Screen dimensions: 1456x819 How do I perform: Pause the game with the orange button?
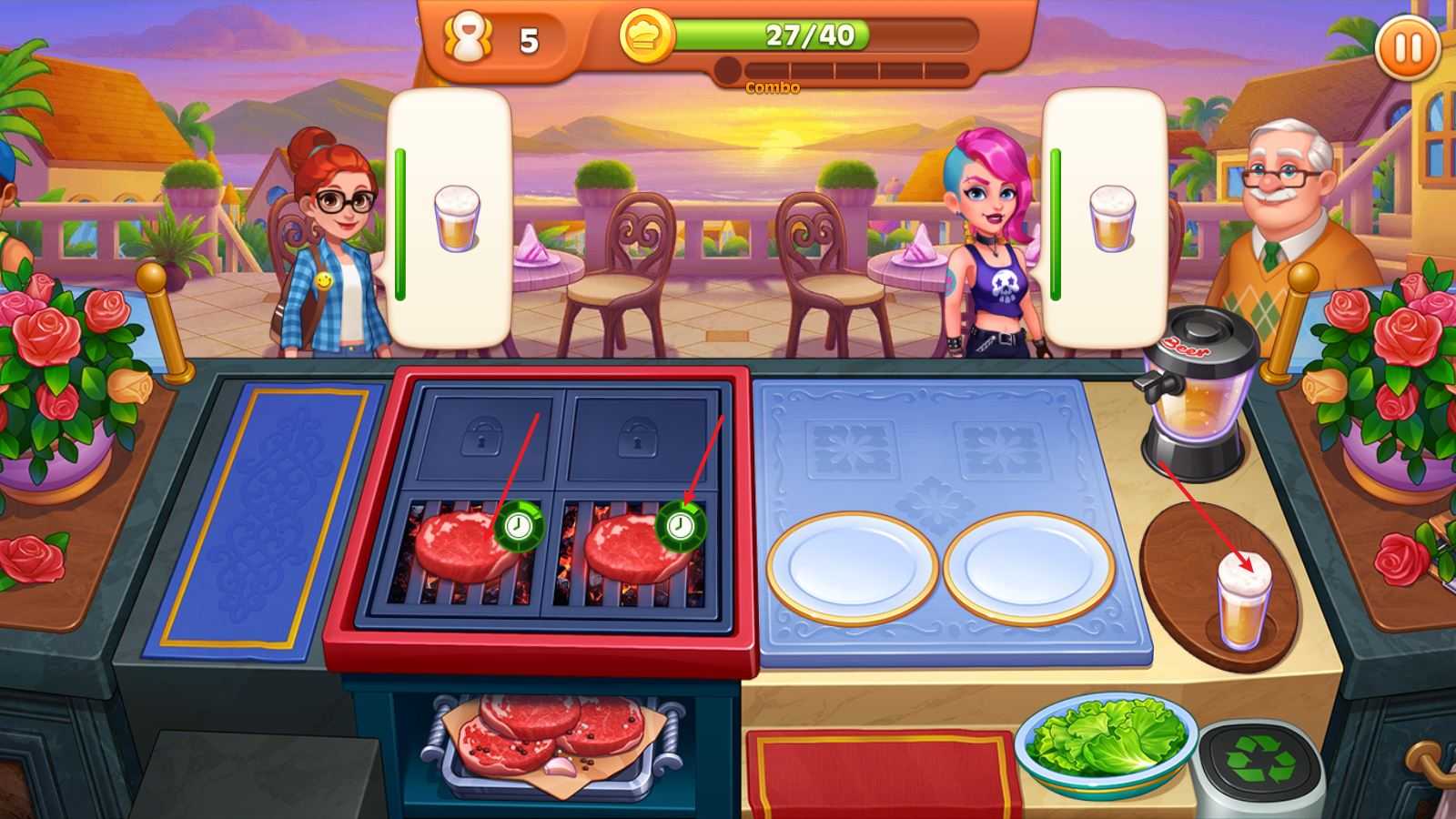point(1407,47)
